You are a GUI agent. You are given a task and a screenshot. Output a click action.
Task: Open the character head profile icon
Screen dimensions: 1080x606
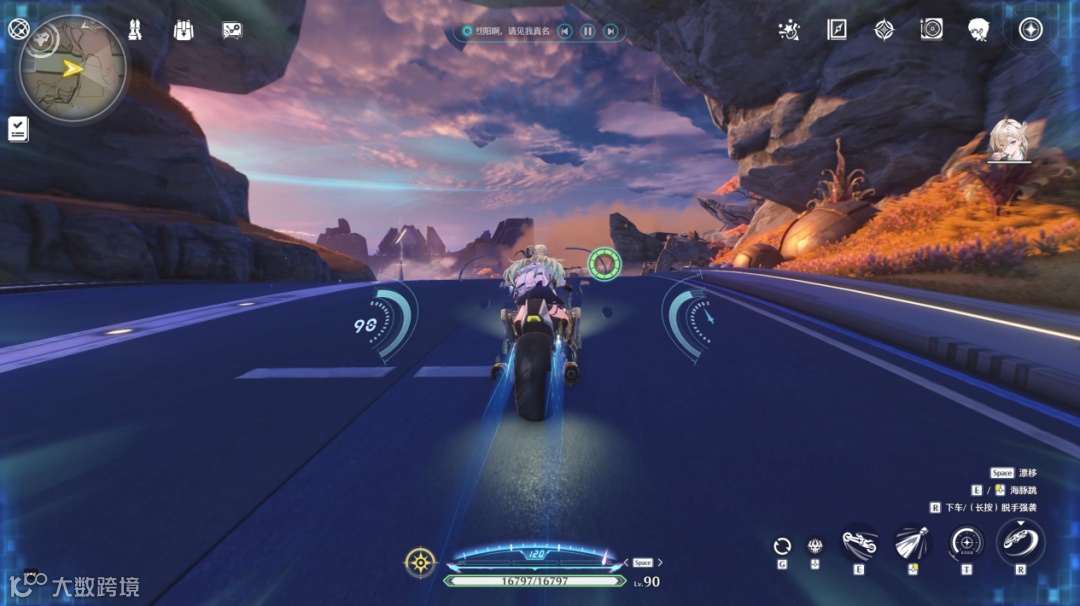979,30
